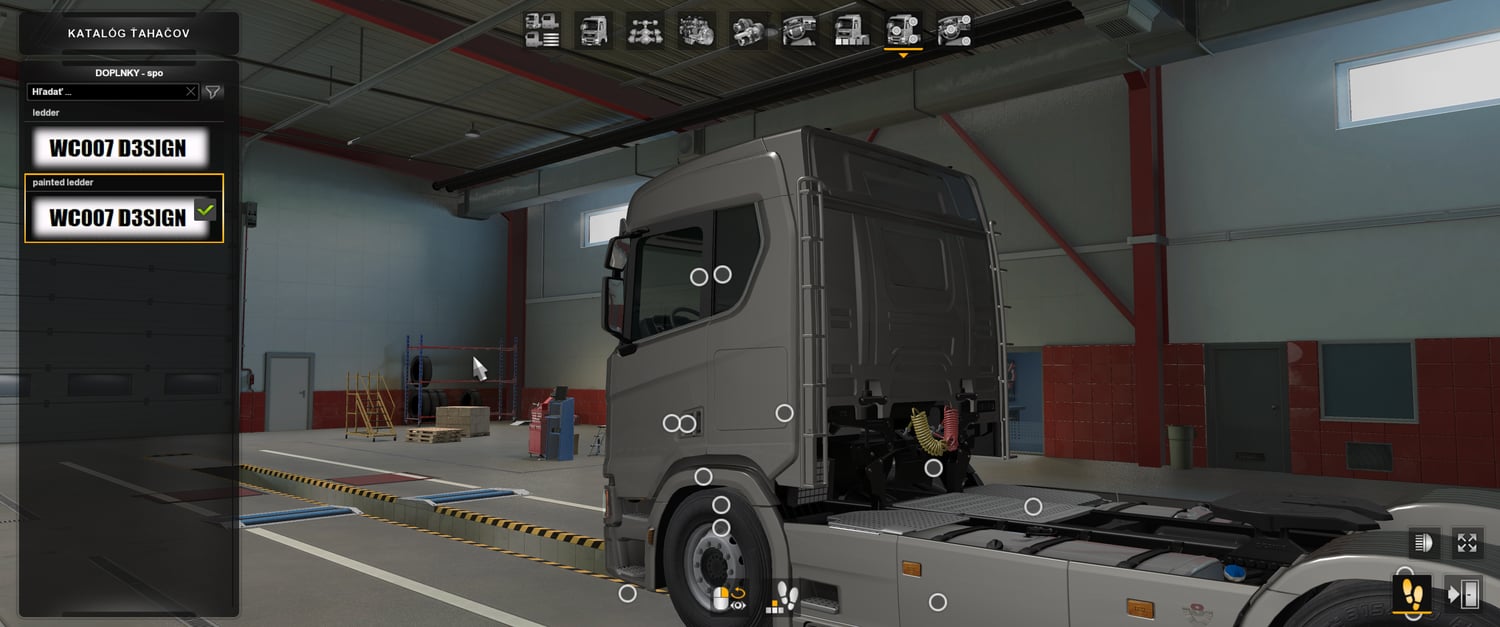Open the truck configurations list tab
Viewport: 1500px width, 627px height.
point(542,30)
